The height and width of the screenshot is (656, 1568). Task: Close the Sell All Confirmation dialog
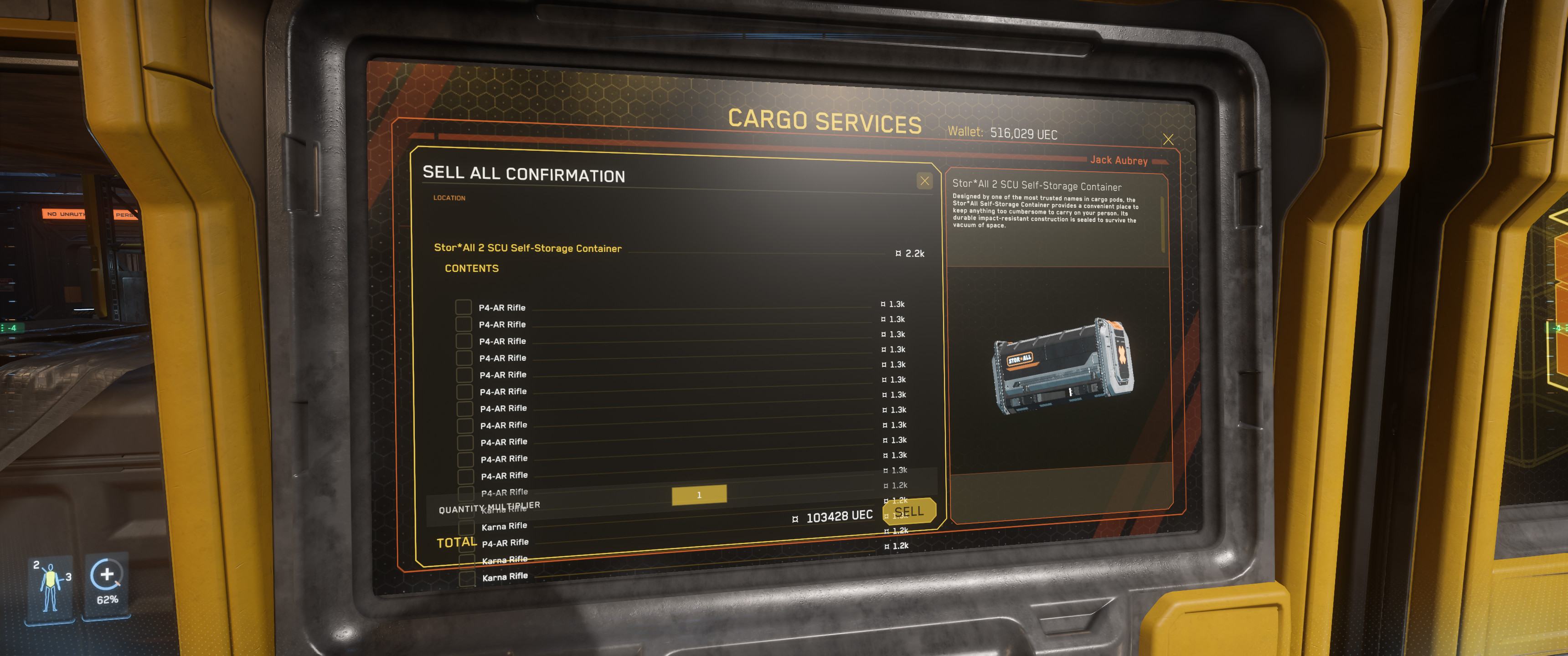(x=924, y=181)
